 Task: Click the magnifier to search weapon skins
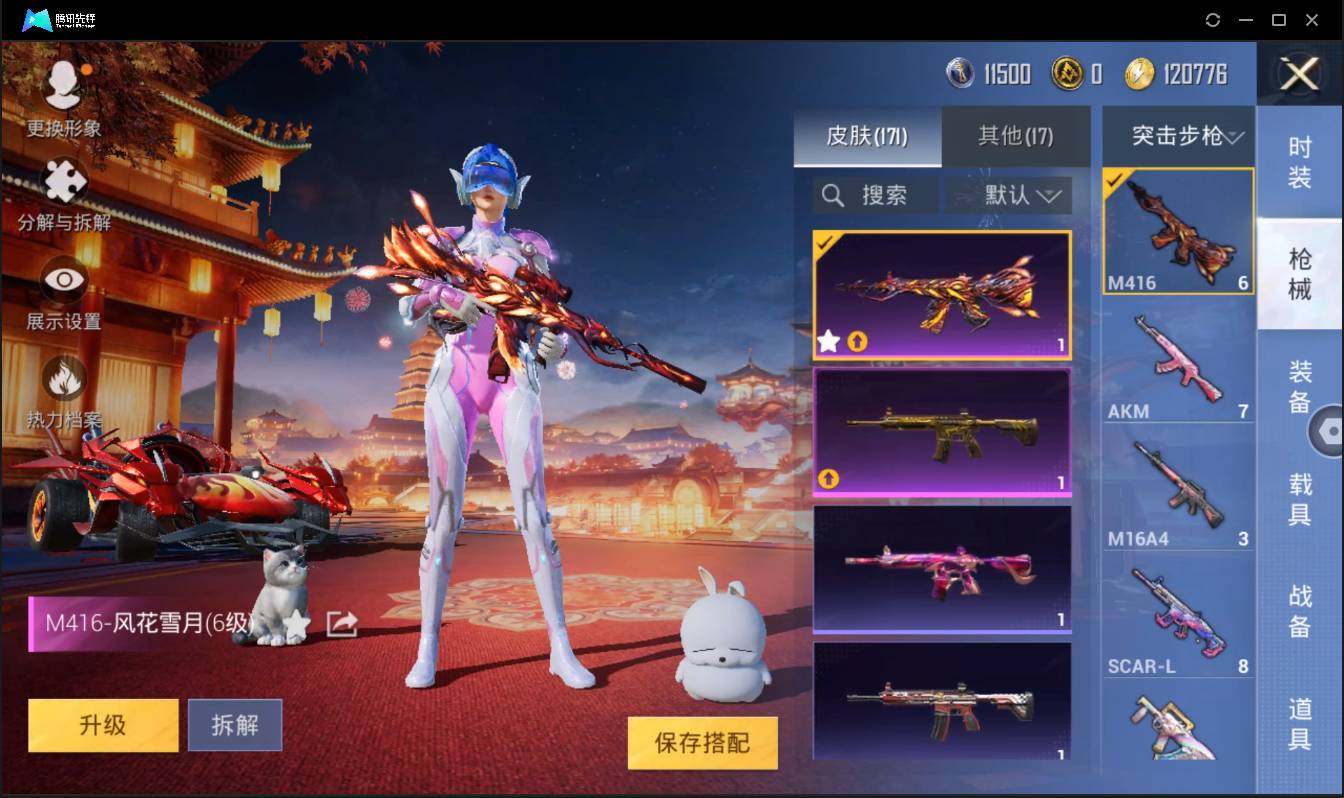click(833, 195)
